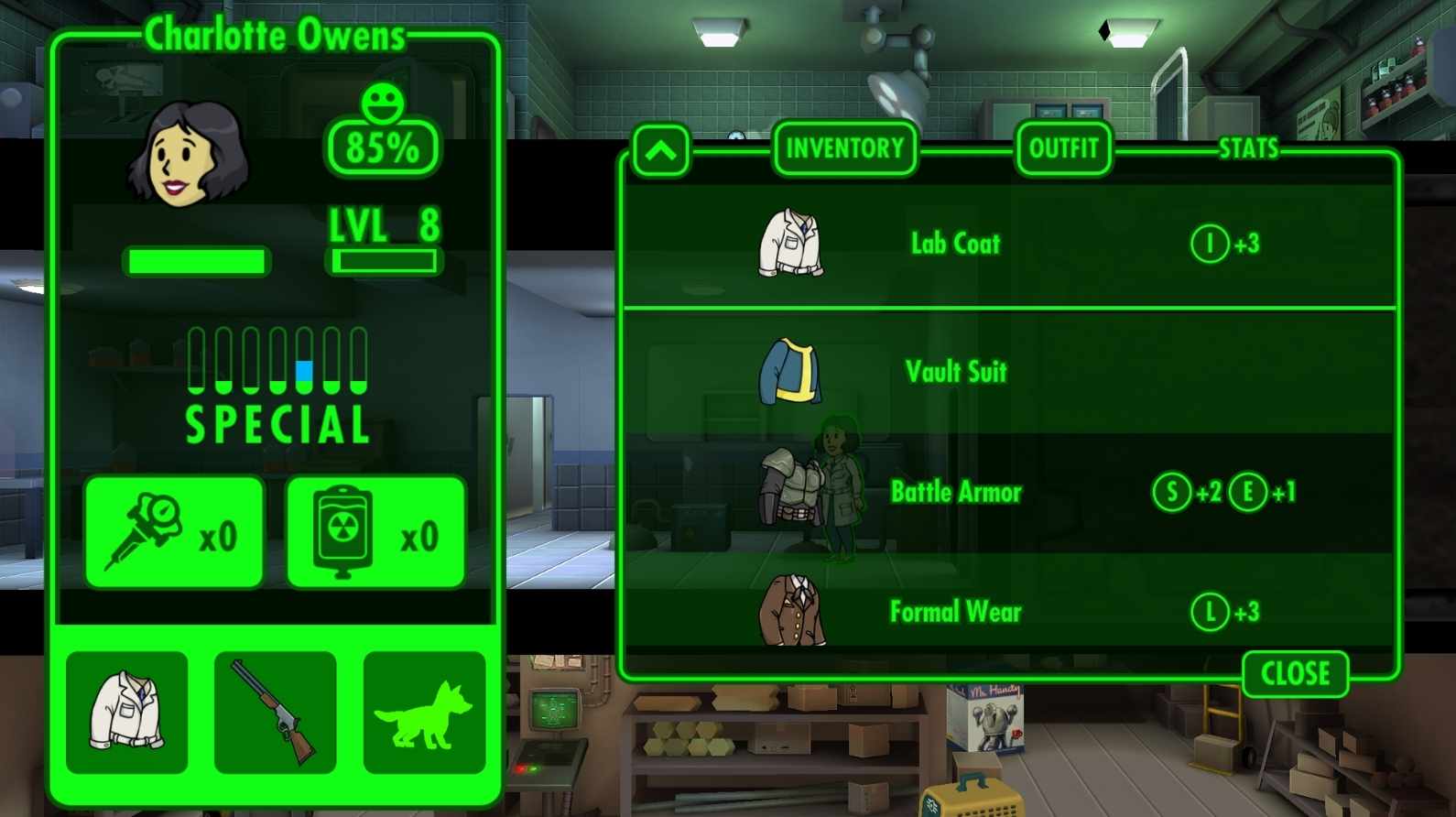Select the RadAway x0 icon
1456x817 pixels.
pyautogui.click(x=376, y=531)
